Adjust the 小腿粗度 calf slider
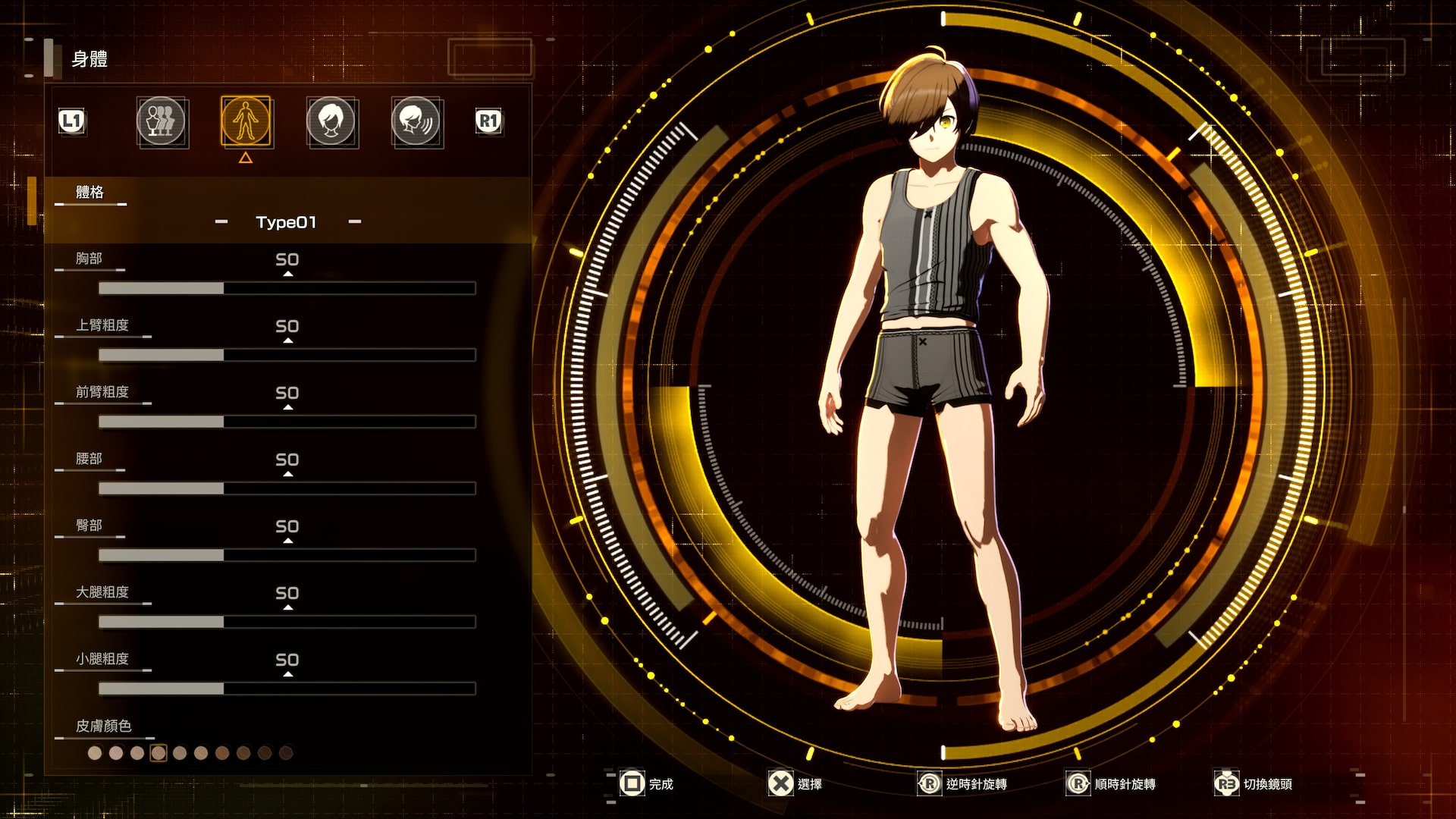 tap(287, 689)
